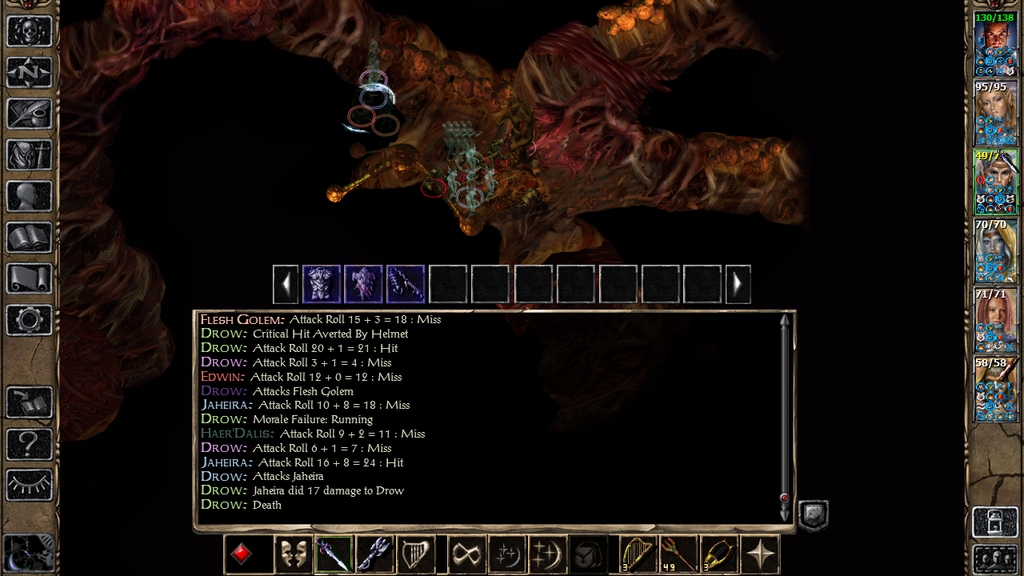Open the priest scroll screen
The image size is (1024, 576).
click(x=29, y=278)
